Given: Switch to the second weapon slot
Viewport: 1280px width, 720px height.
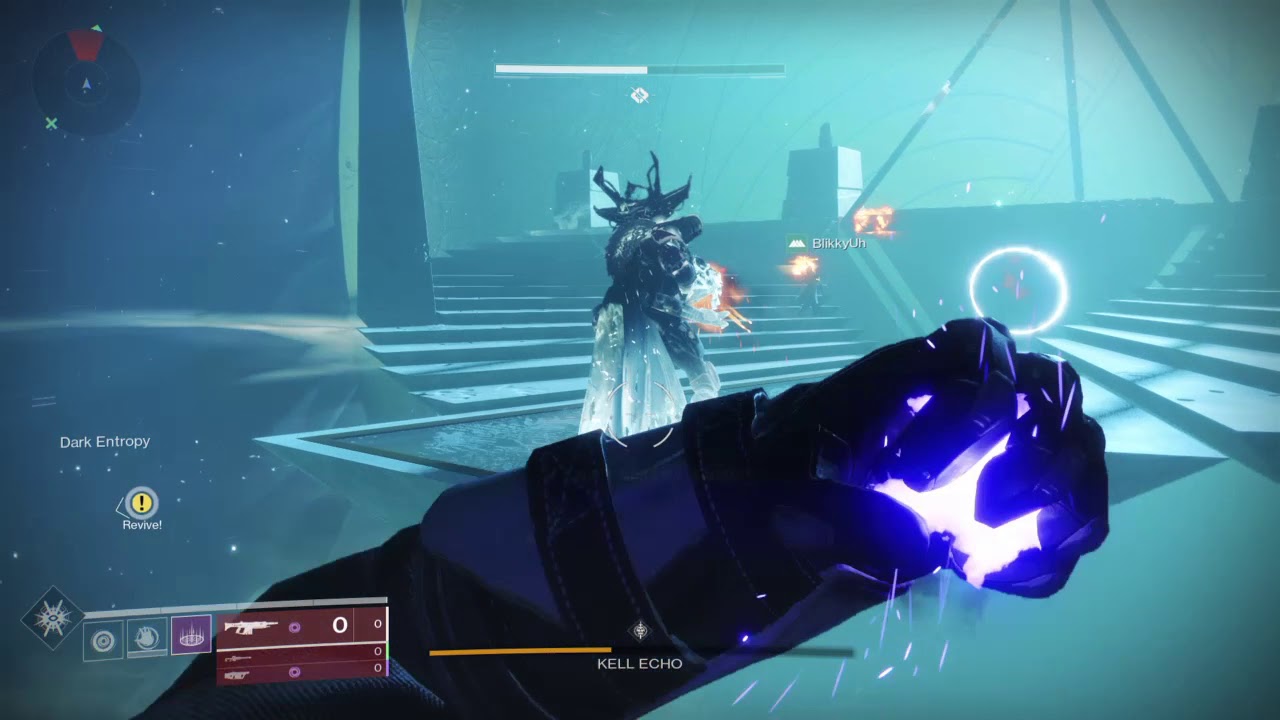Looking at the screenshot, I should (300, 658).
